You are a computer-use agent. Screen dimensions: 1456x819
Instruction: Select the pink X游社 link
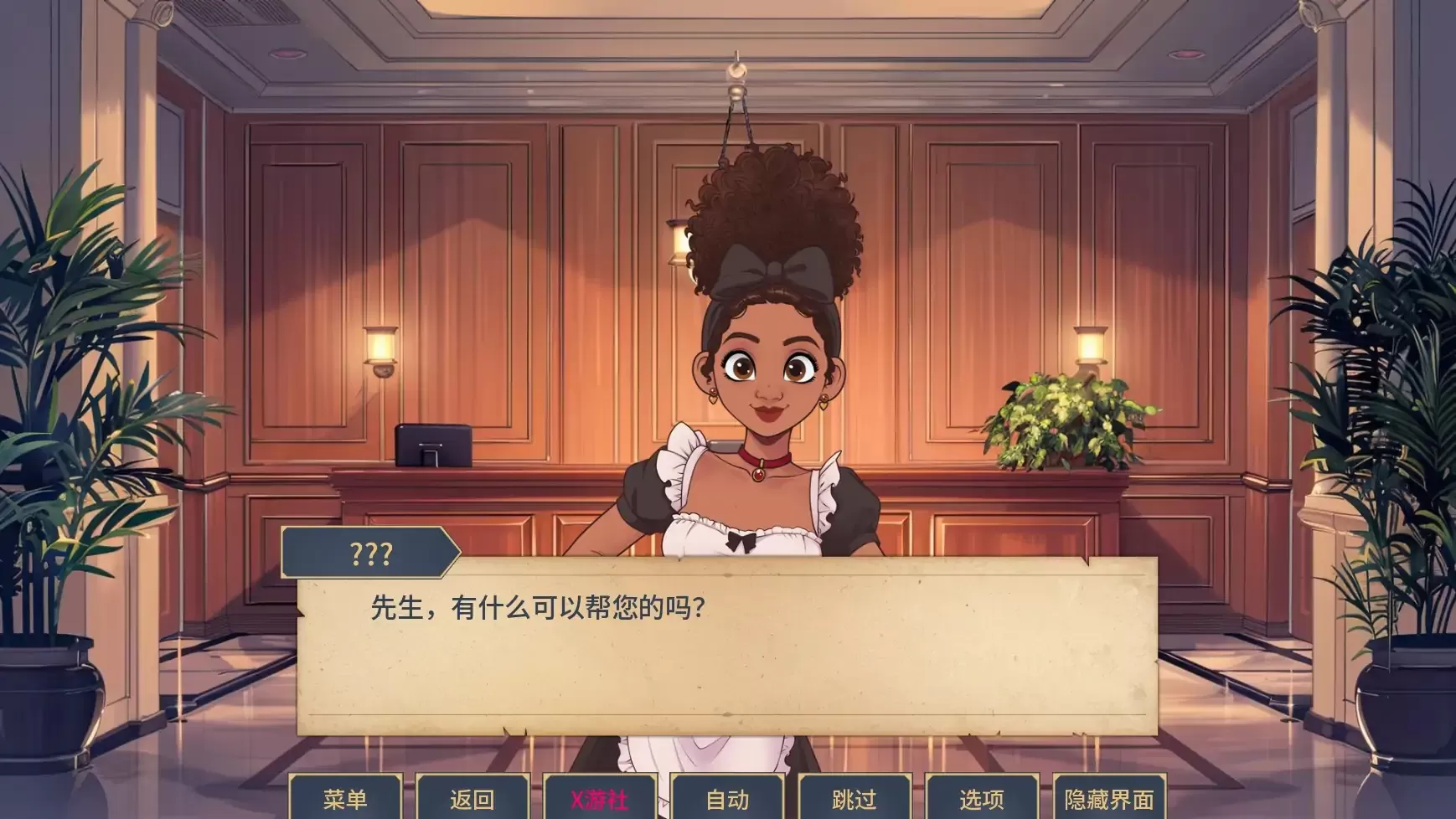click(x=600, y=800)
